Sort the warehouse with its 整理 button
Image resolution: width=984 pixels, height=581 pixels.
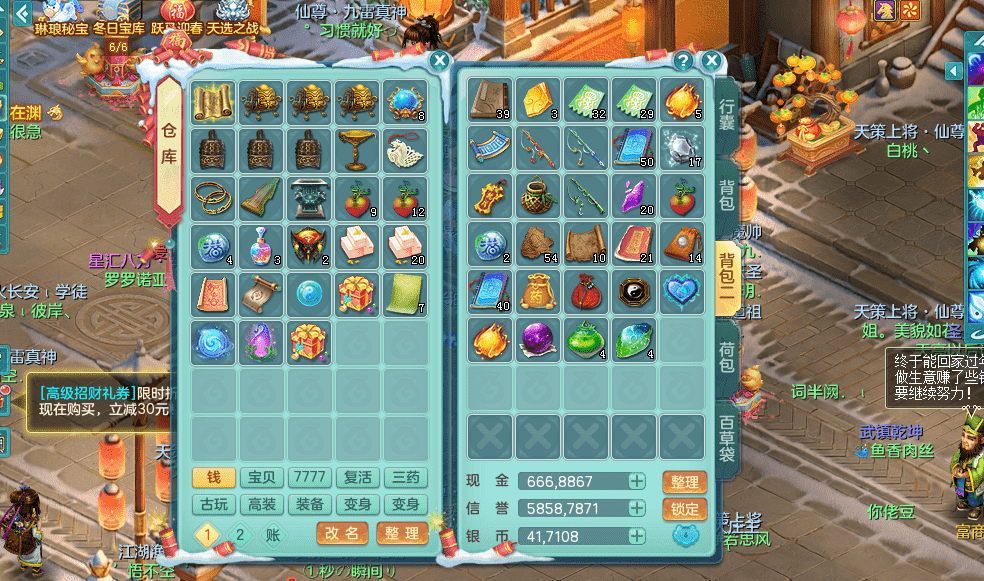click(x=402, y=533)
